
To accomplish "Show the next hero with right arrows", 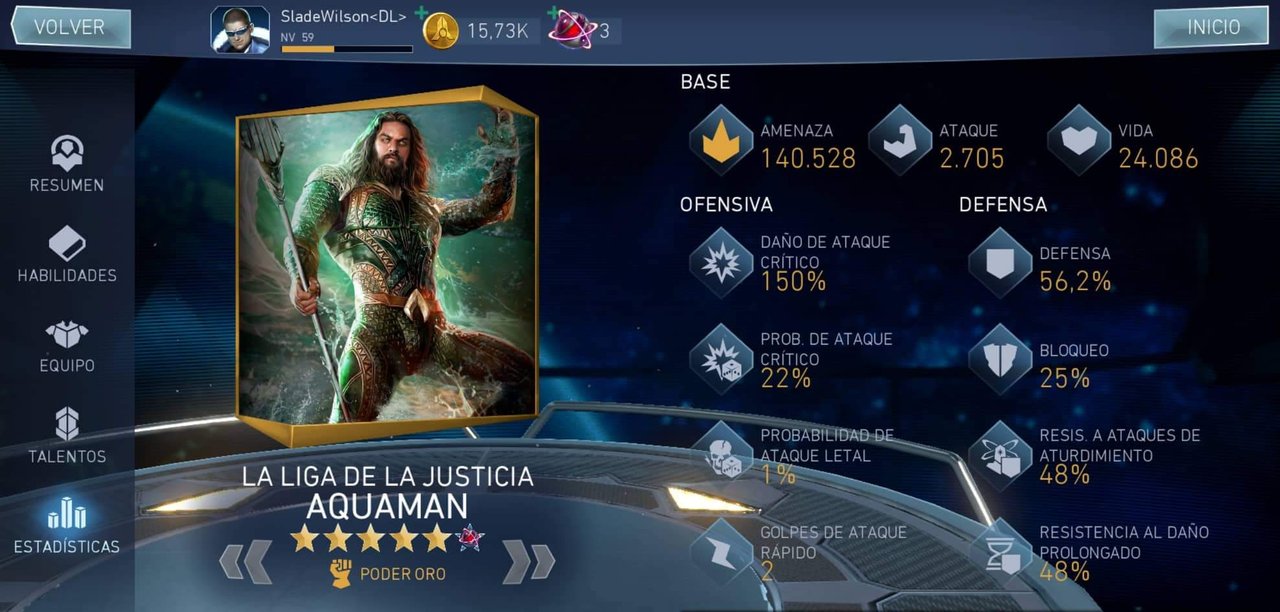I will click(x=528, y=561).
